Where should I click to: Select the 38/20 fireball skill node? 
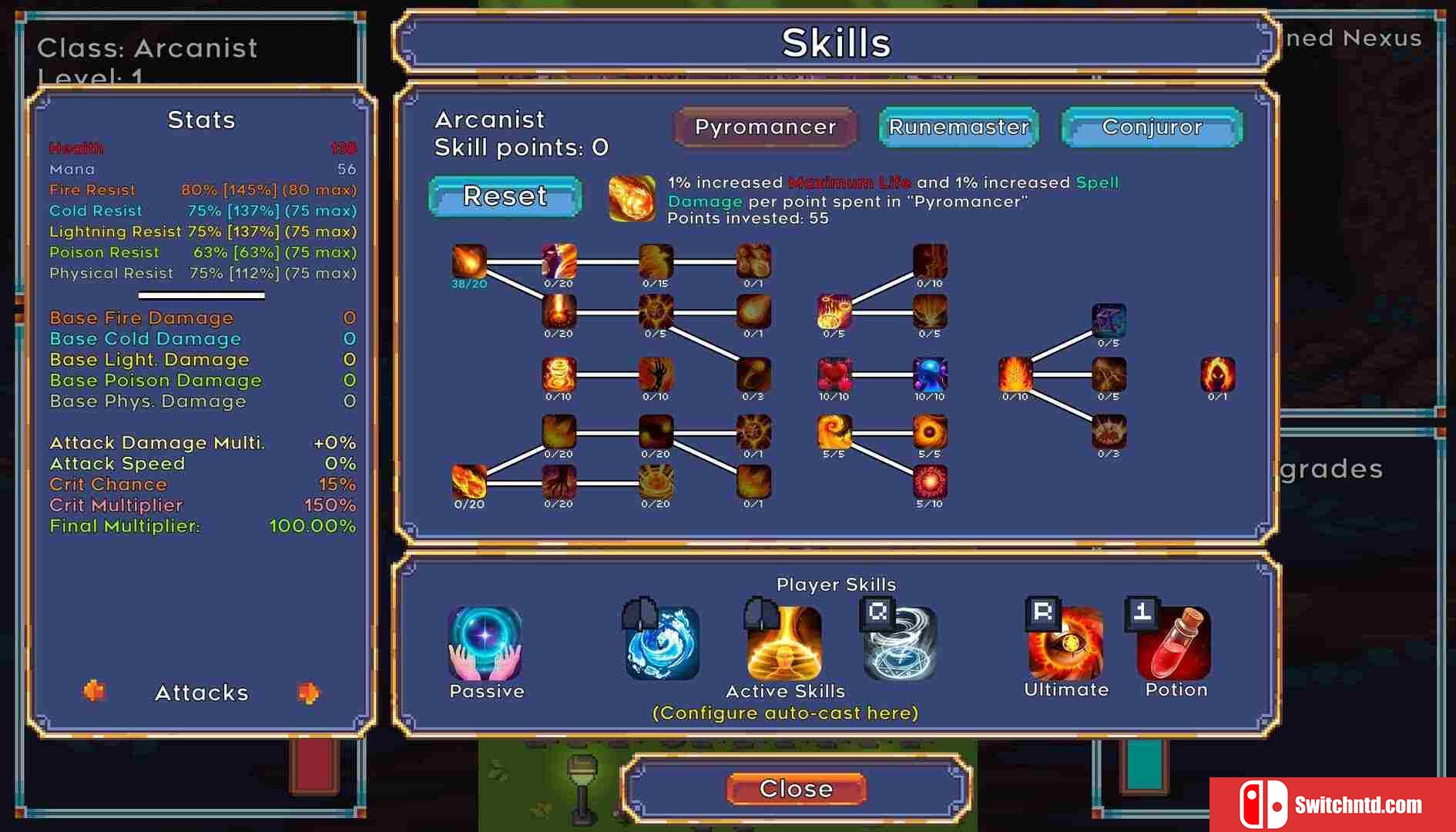(469, 262)
